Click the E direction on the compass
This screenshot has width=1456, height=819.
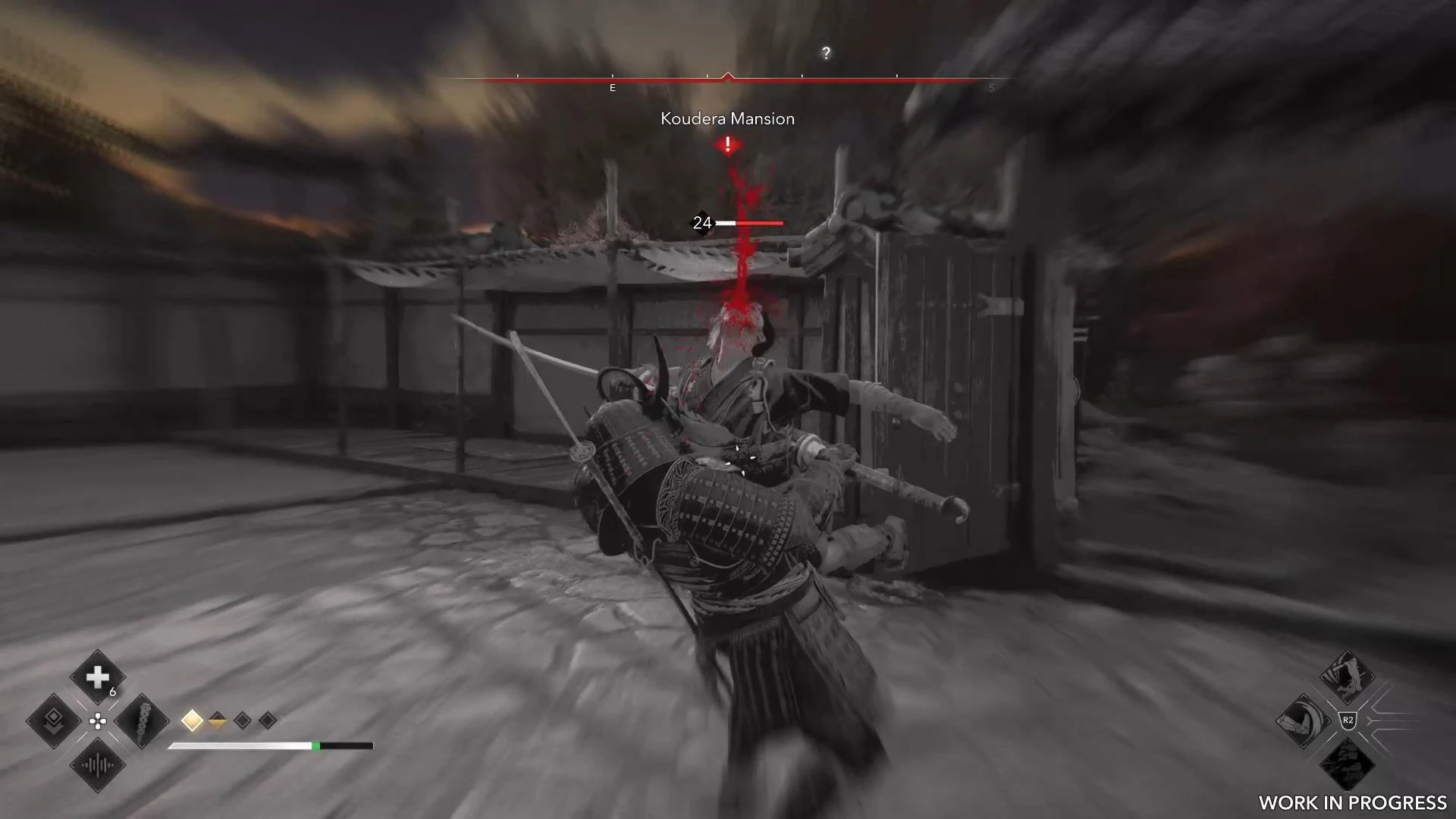pyautogui.click(x=611, y=87)
